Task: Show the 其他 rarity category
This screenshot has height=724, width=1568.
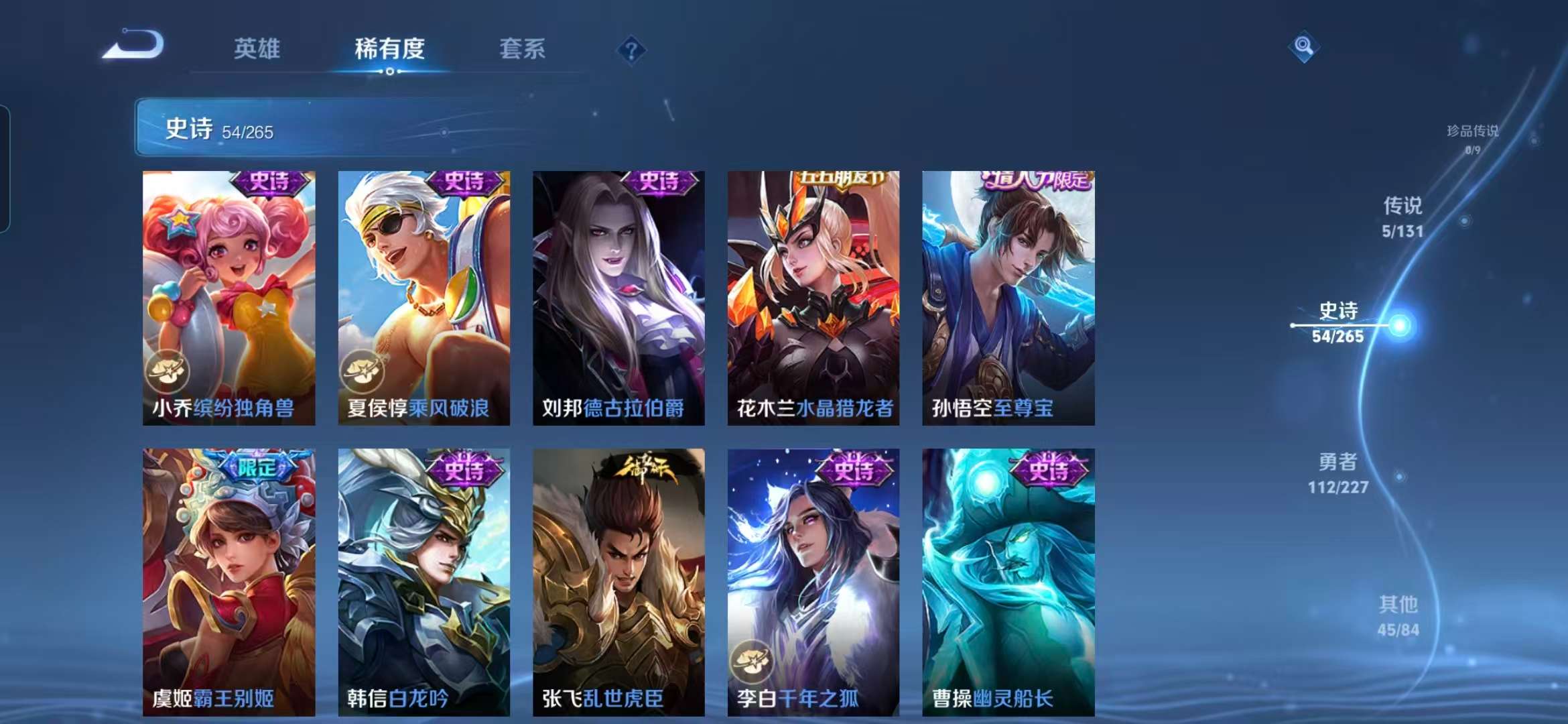Action: pos(1398,615)
